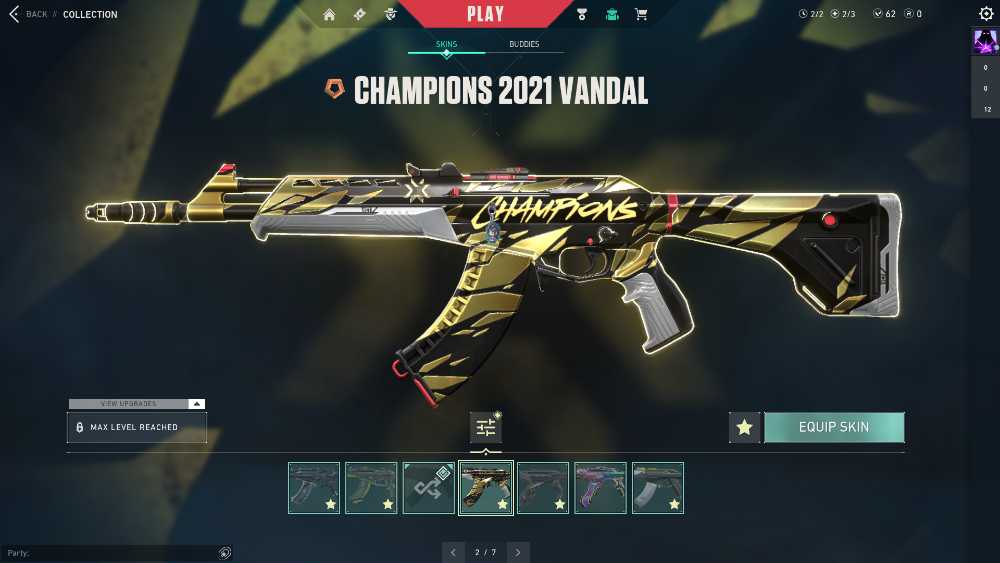Go to the next skin page

pos(518,552)
